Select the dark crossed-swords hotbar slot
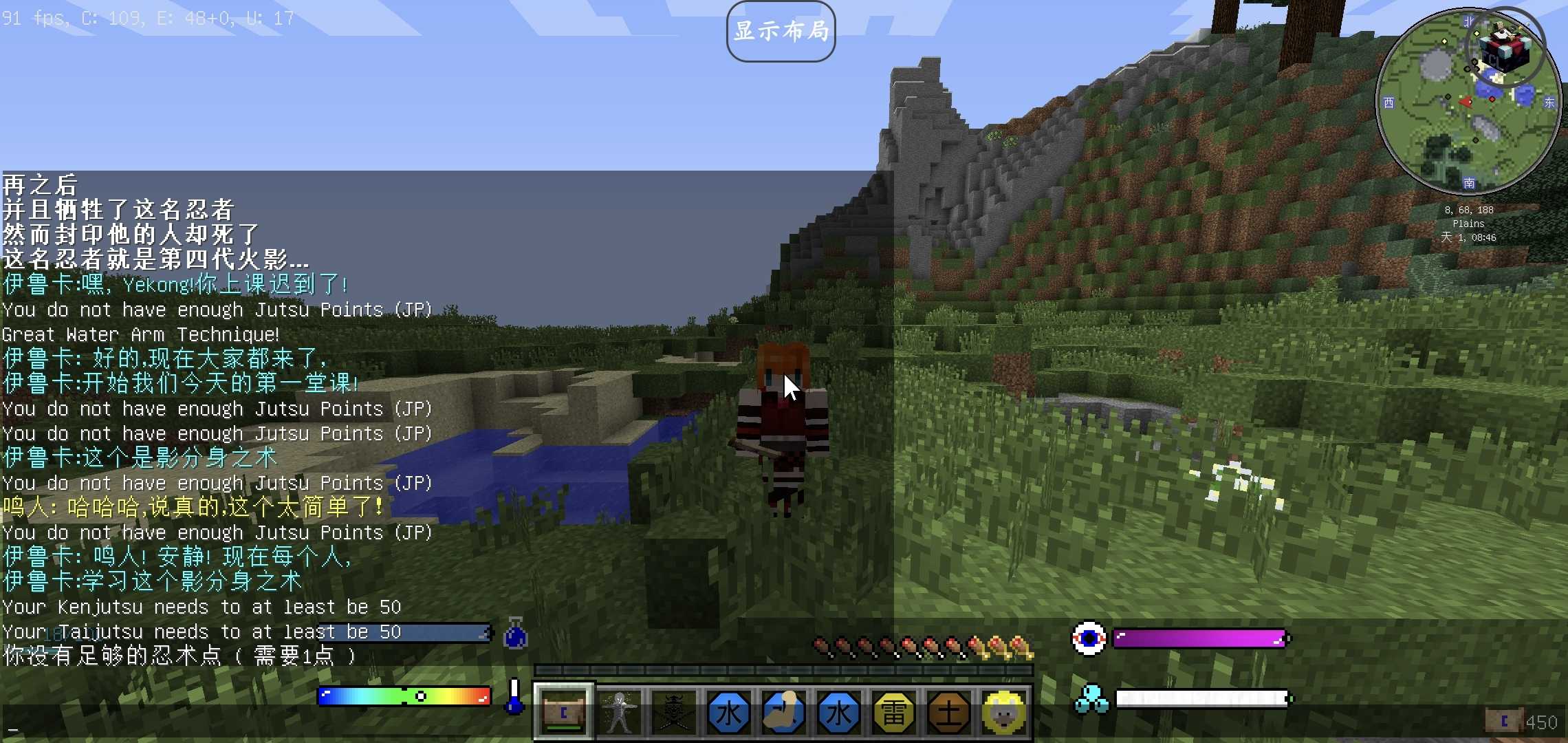 tap(674, 713)
